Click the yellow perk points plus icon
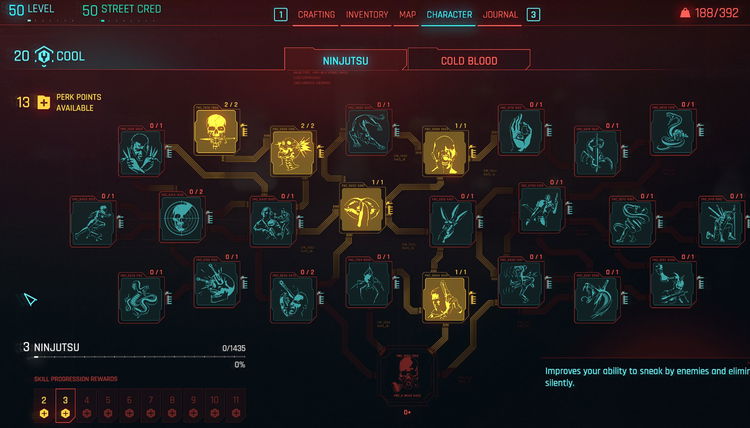This screenshot has height=428, width=750. 43,102
